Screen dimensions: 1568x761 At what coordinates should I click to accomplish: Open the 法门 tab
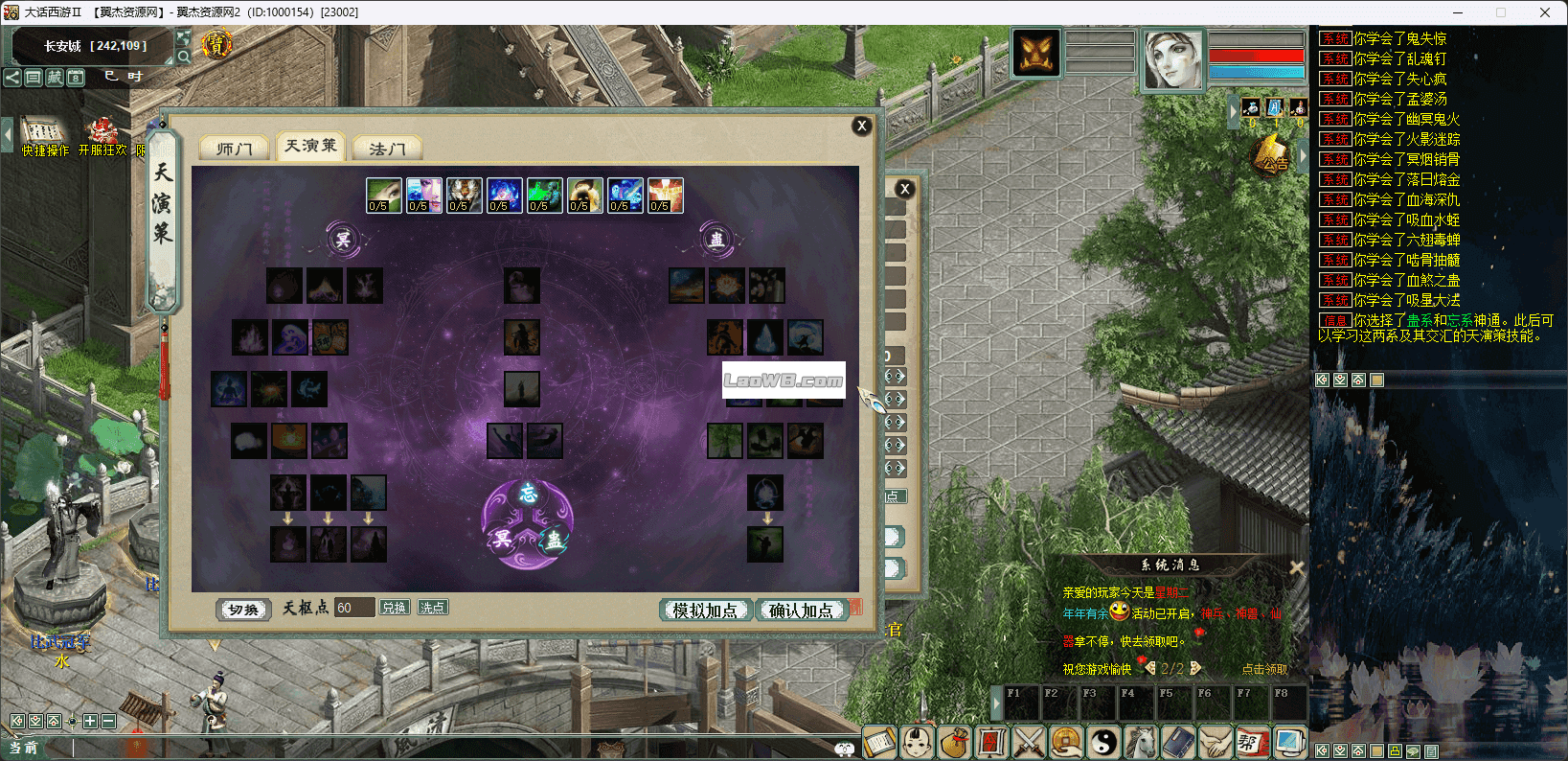(387, 149)
